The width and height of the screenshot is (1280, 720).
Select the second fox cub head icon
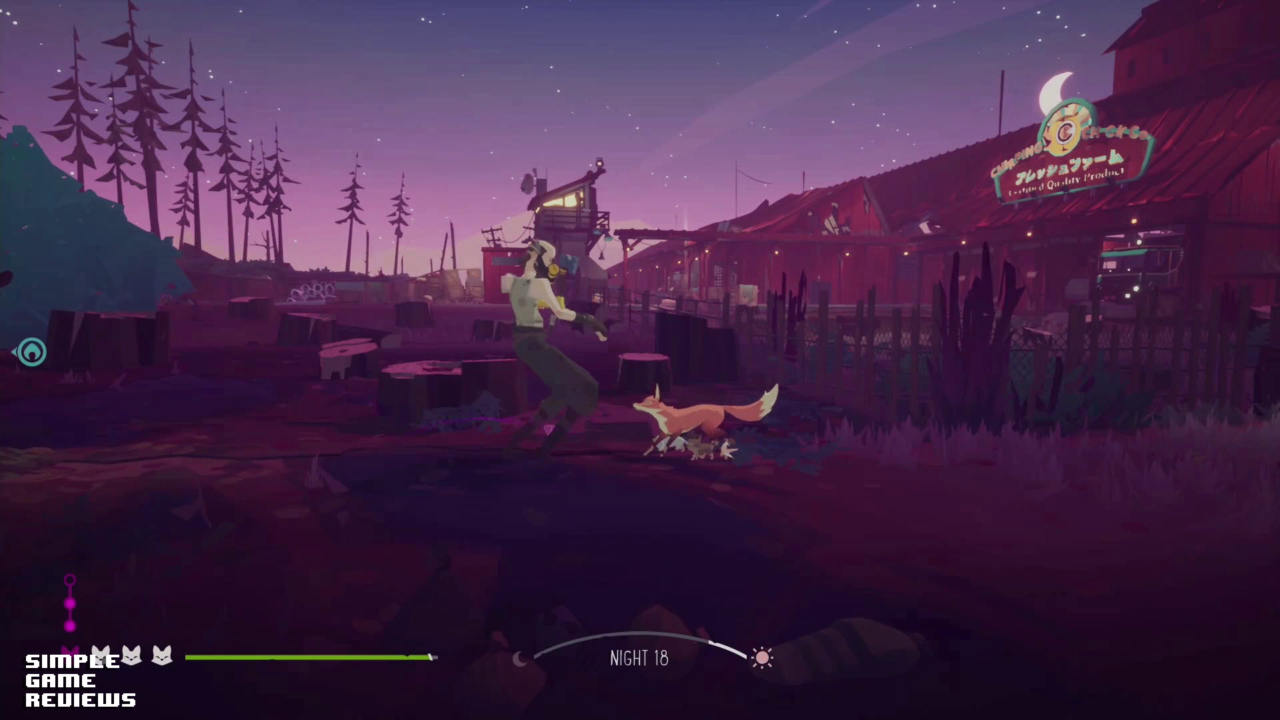(132, 655)
